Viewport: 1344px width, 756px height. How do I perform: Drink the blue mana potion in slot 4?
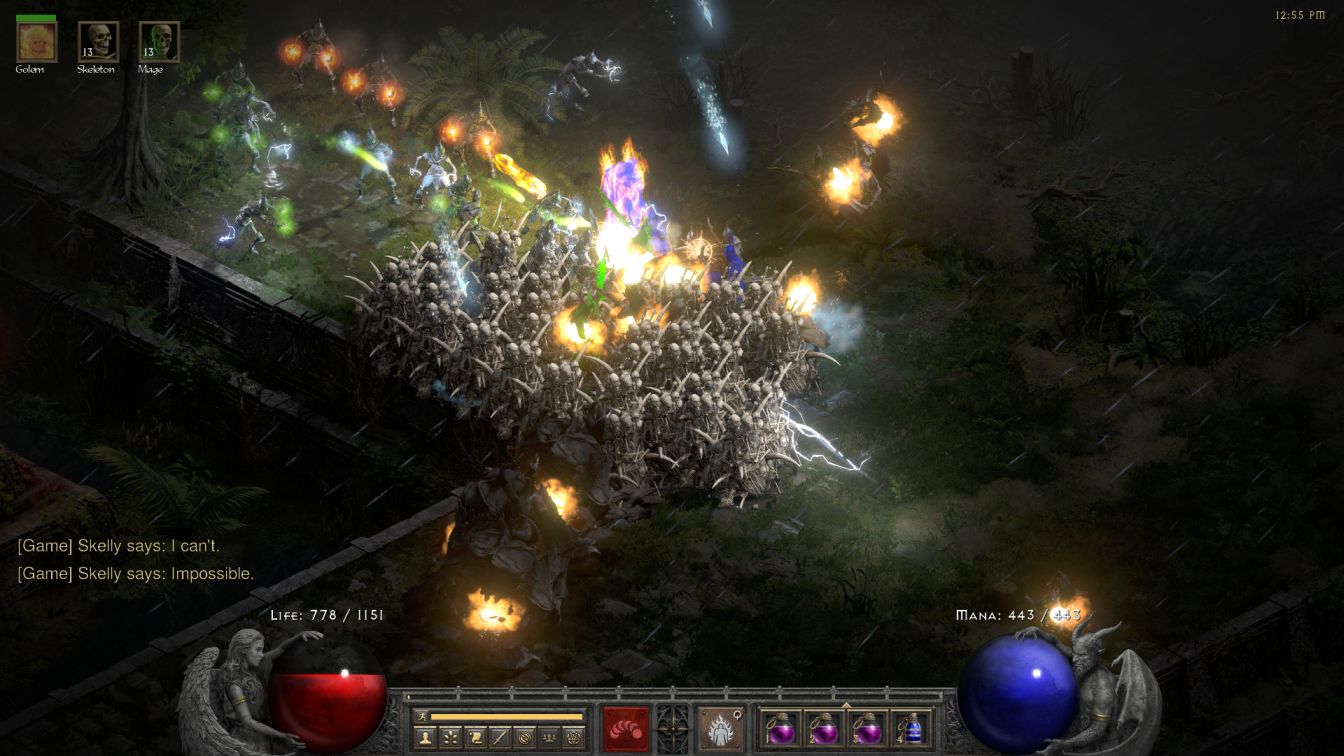pyautogui.click(x=910, y=728)
